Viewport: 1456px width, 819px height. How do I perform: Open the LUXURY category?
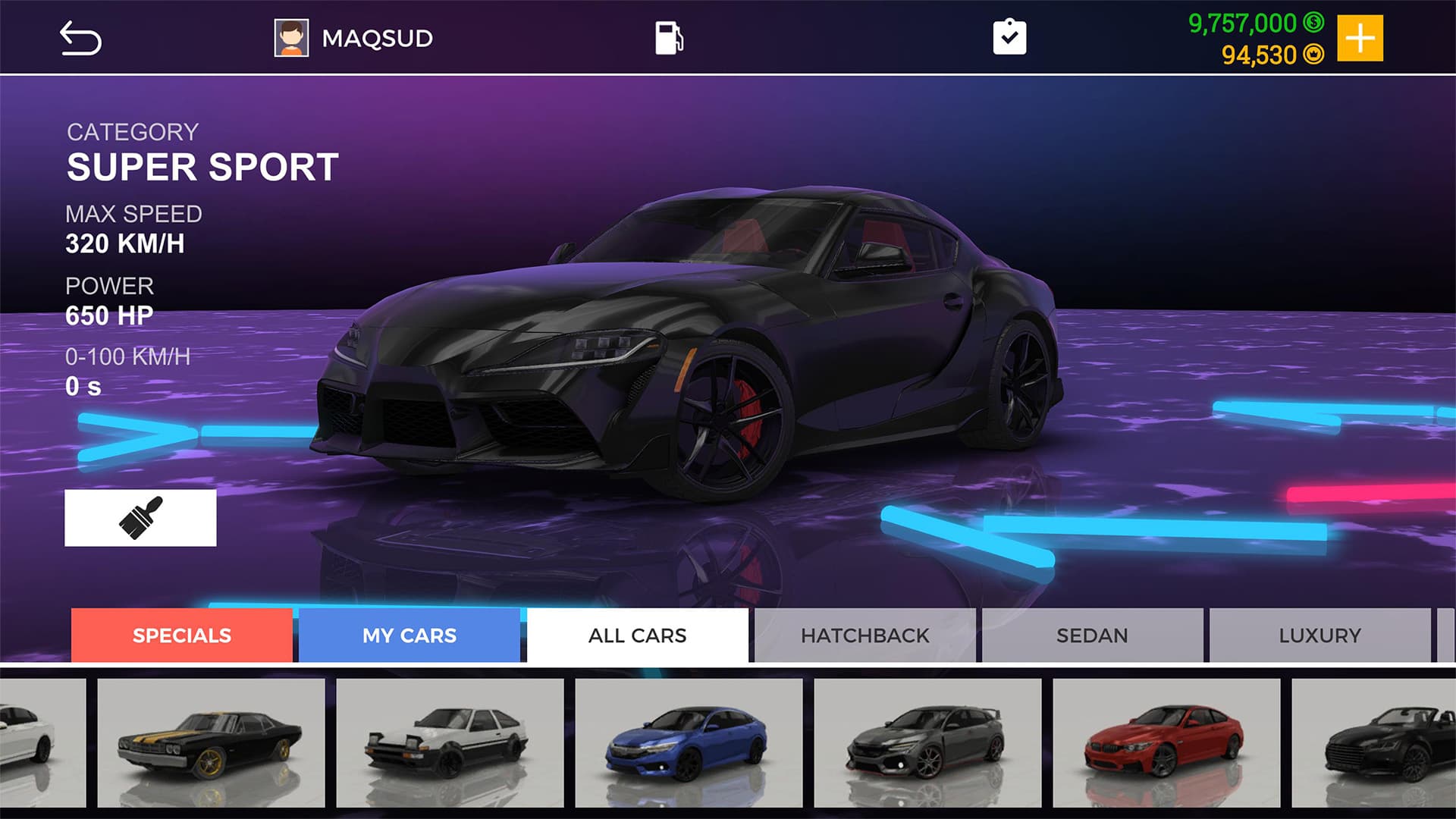pyautogui.click(x=1319, y=635)
